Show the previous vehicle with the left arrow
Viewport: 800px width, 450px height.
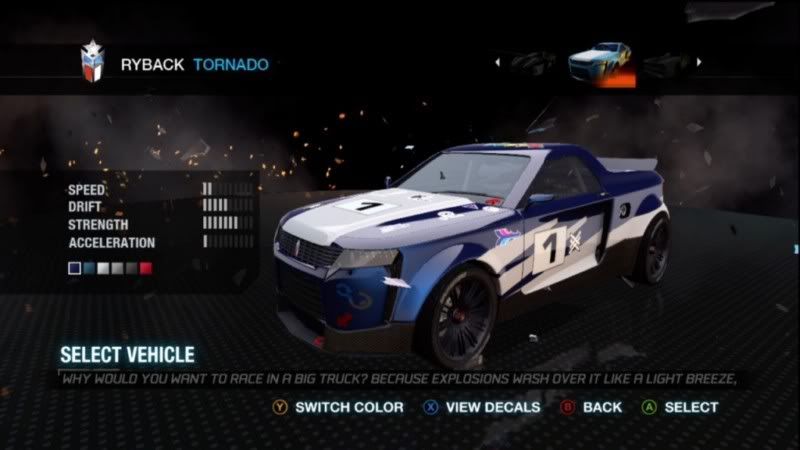[x=498, y=62]
